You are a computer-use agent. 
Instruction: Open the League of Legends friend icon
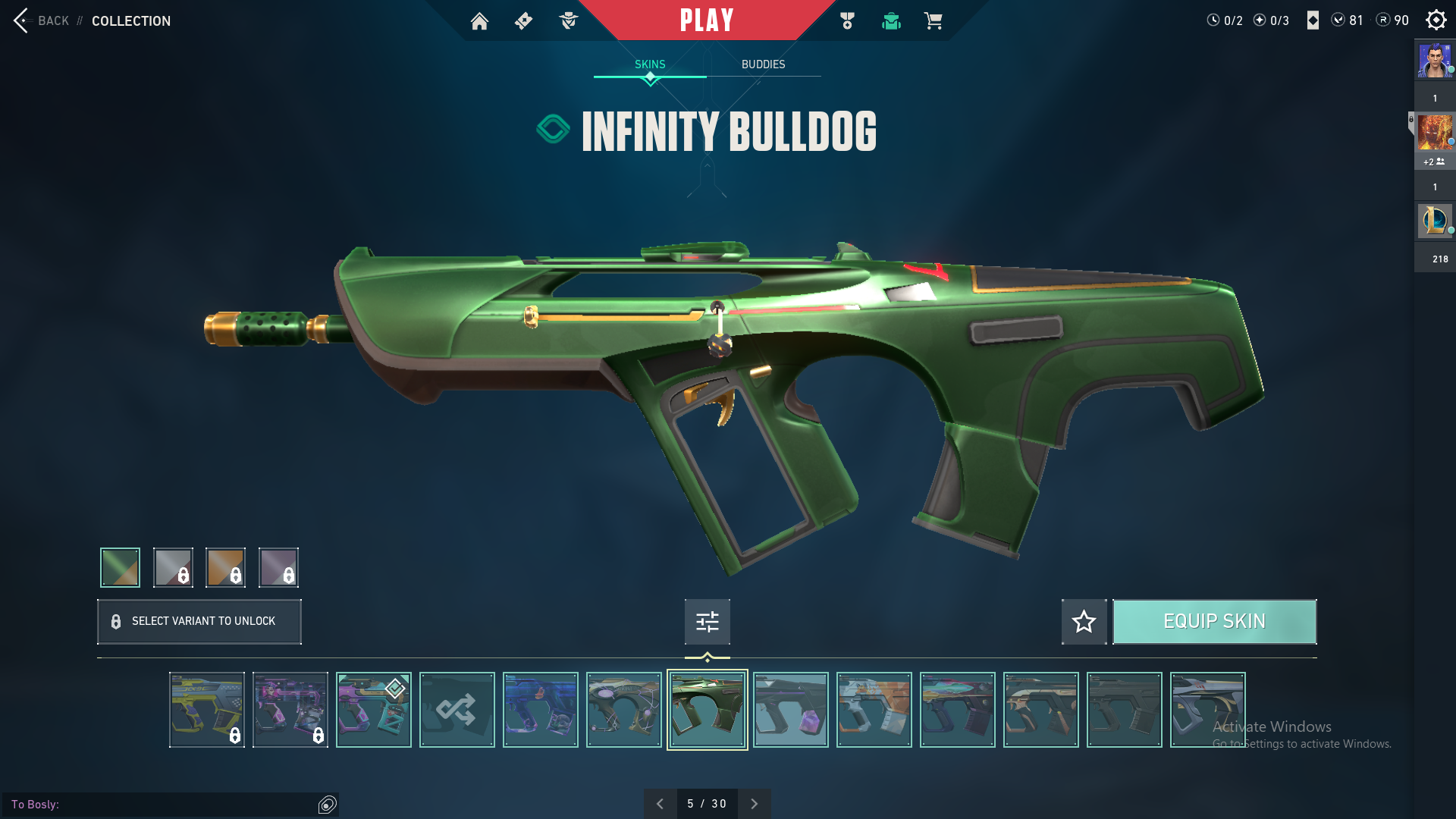pyautogui.click(x=1434, y=221)
